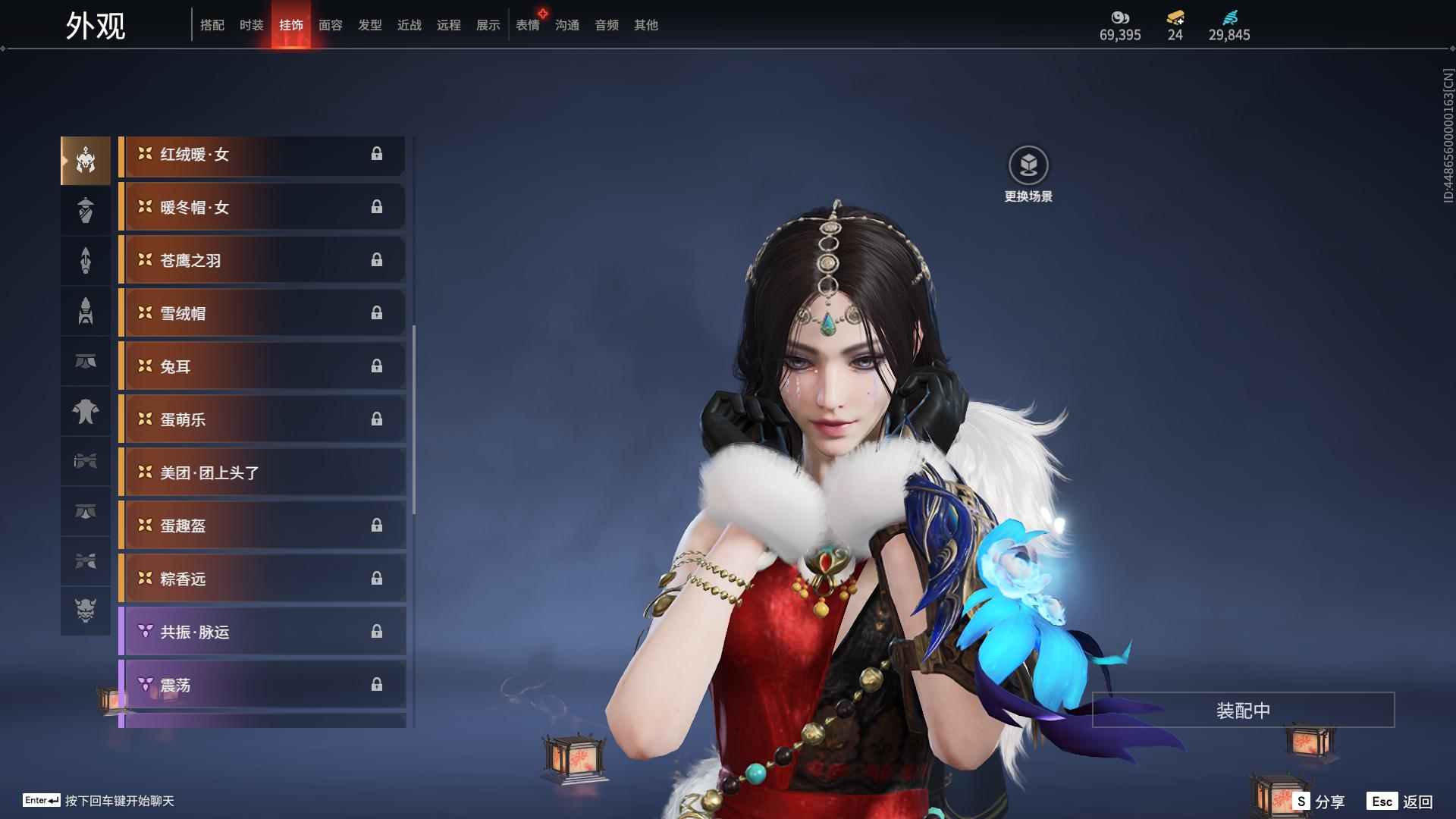Click the 更换场景 scene change icon
The height and width of the screenshot is (819, 1456).
[x=1028, y=165]
